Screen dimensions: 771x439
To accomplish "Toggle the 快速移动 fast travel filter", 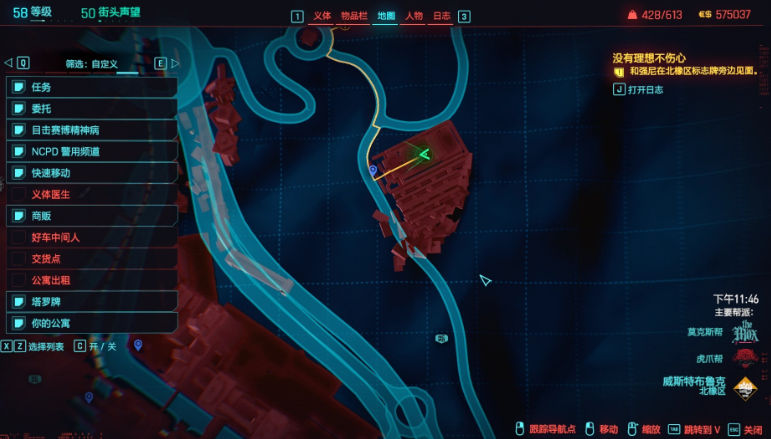I will (92, 173).
